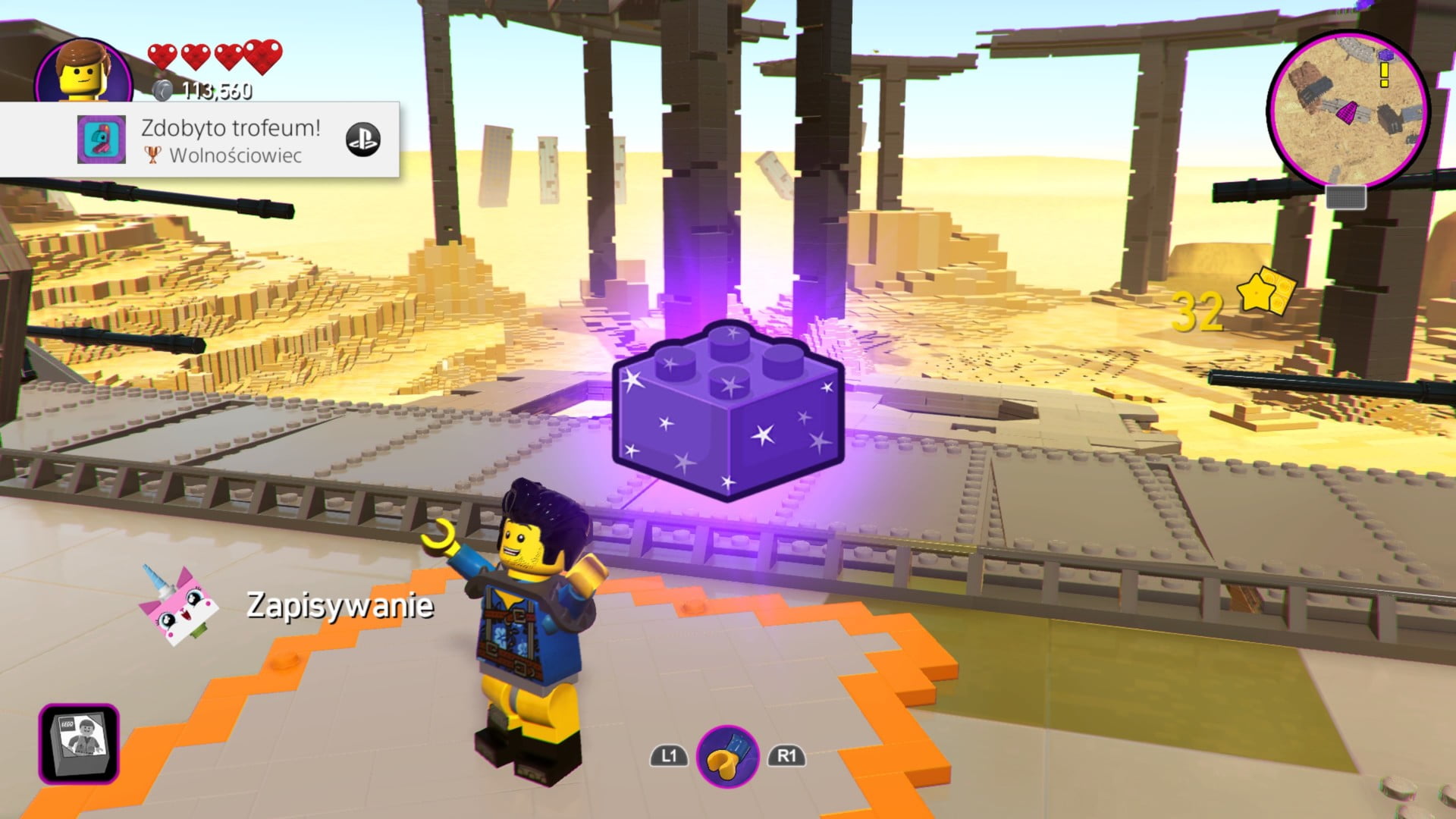Select the yellow hand tool icon

(727, 756)
